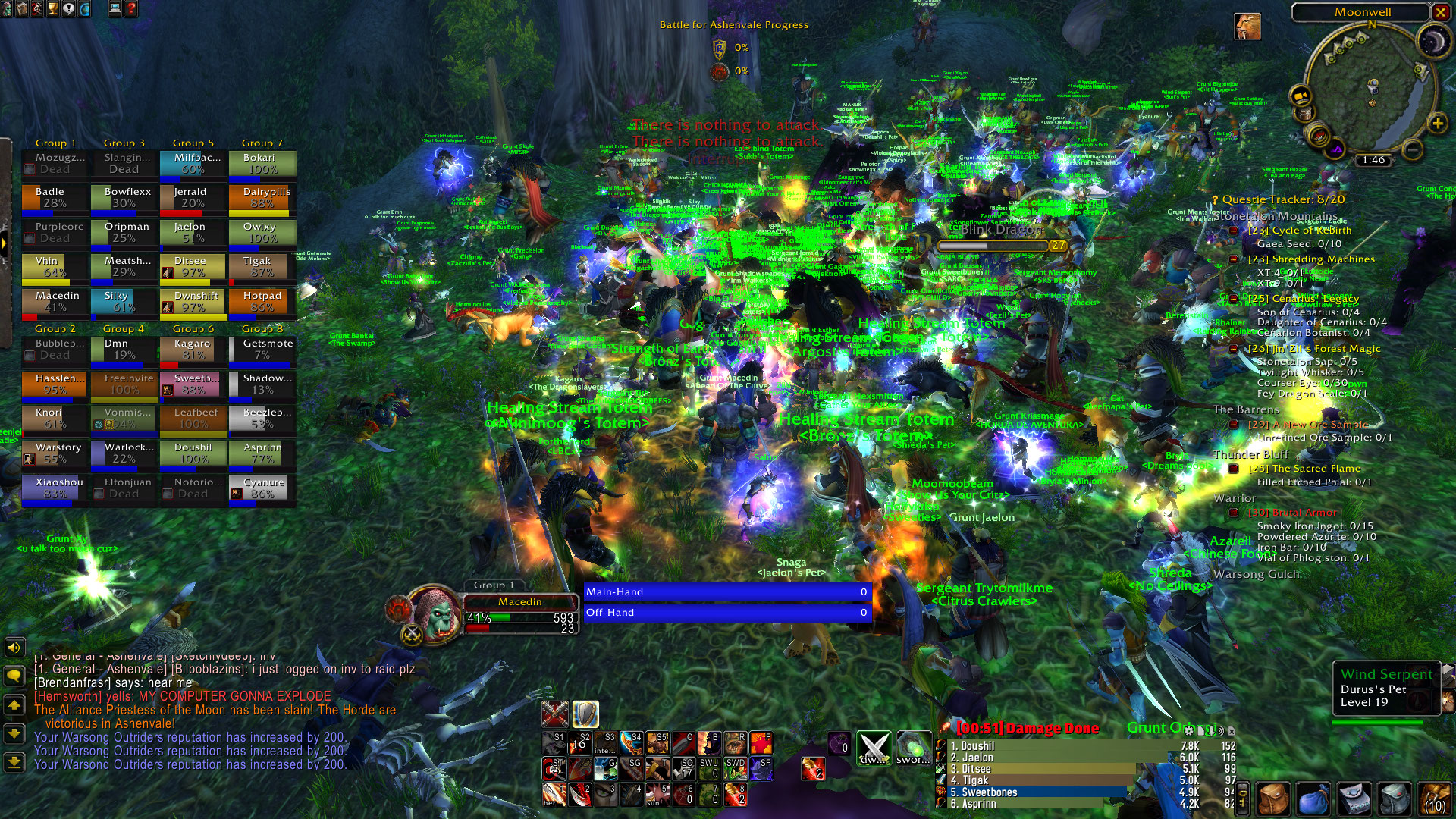Click Macedin's player portrait
Screen dimensions: 1456x819
click(x=435, y=613)
